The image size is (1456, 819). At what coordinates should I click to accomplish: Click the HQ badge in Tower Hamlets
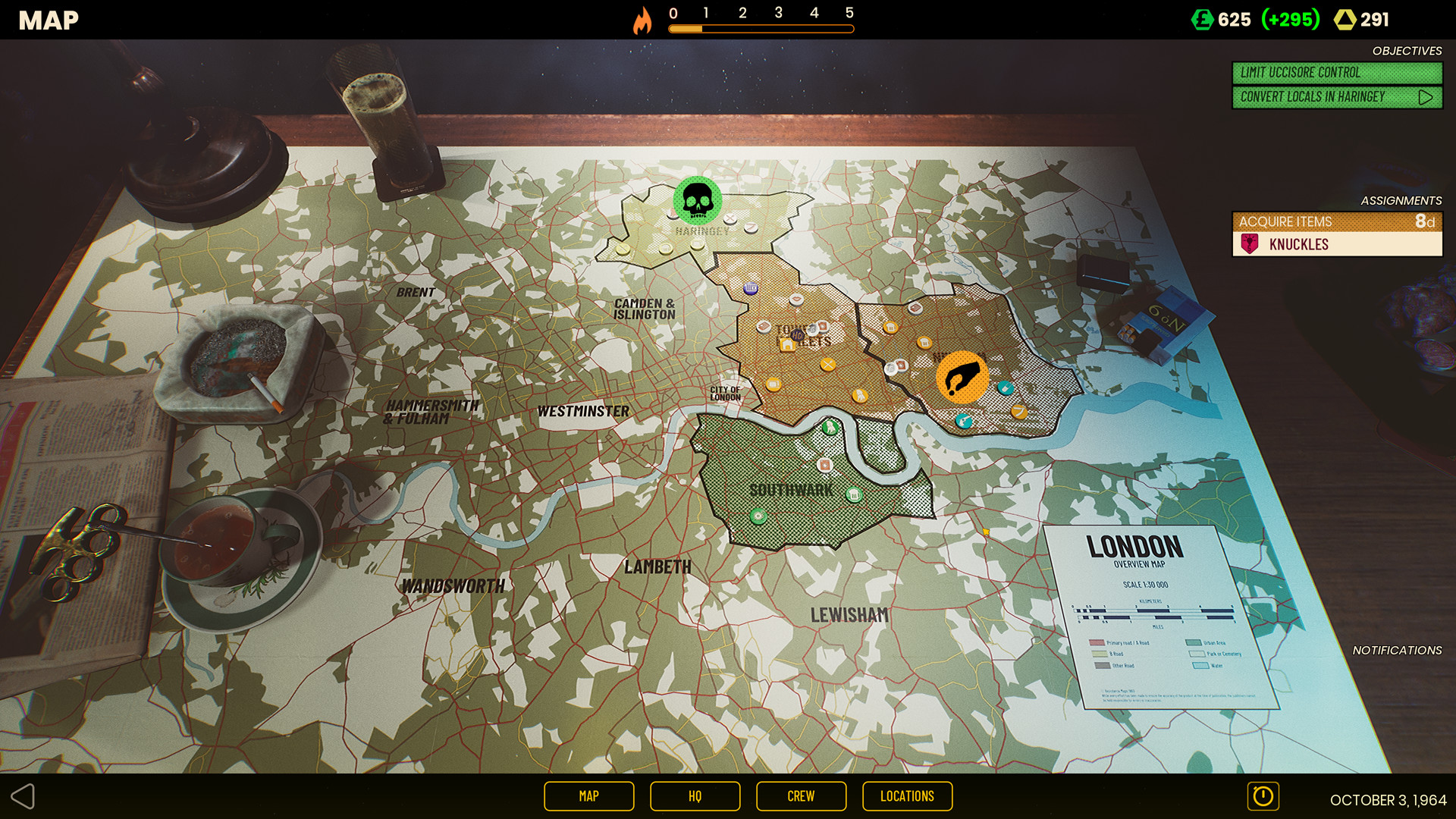797,334
